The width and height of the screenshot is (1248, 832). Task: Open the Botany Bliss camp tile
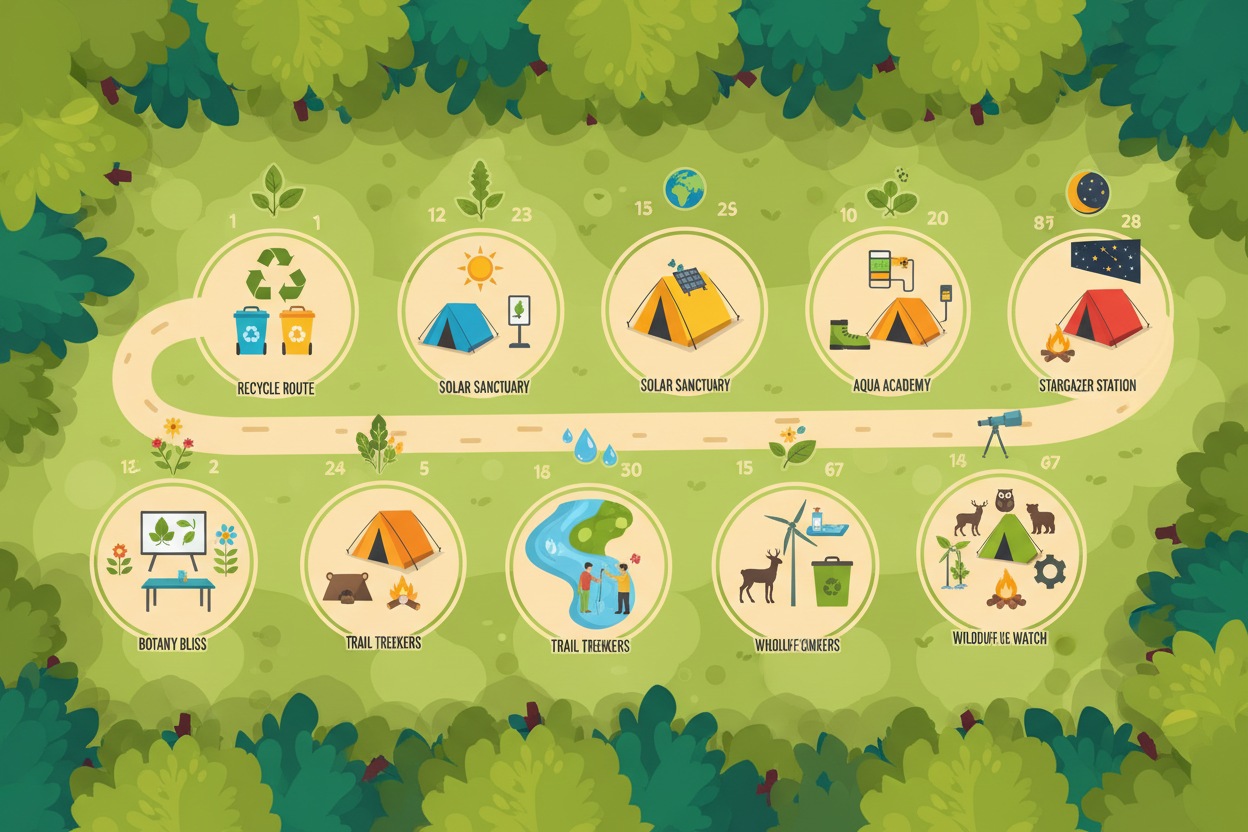(x=173, y=561)
